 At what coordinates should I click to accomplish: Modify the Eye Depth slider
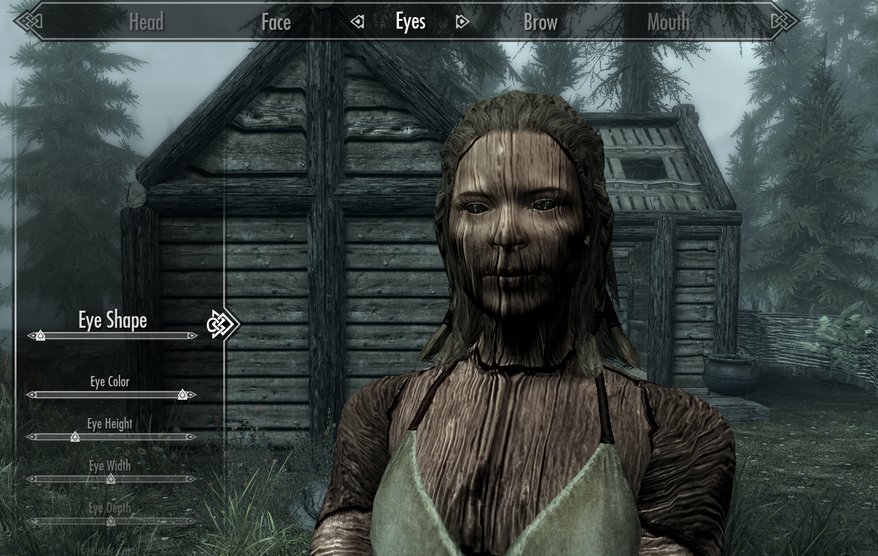(111, 521)
